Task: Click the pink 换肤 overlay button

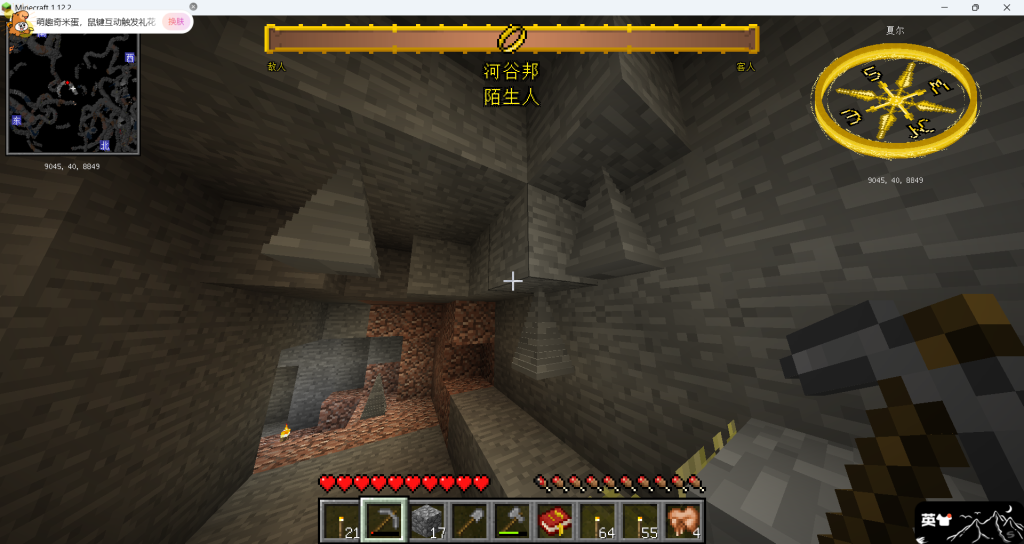Action: coord(176,21)
